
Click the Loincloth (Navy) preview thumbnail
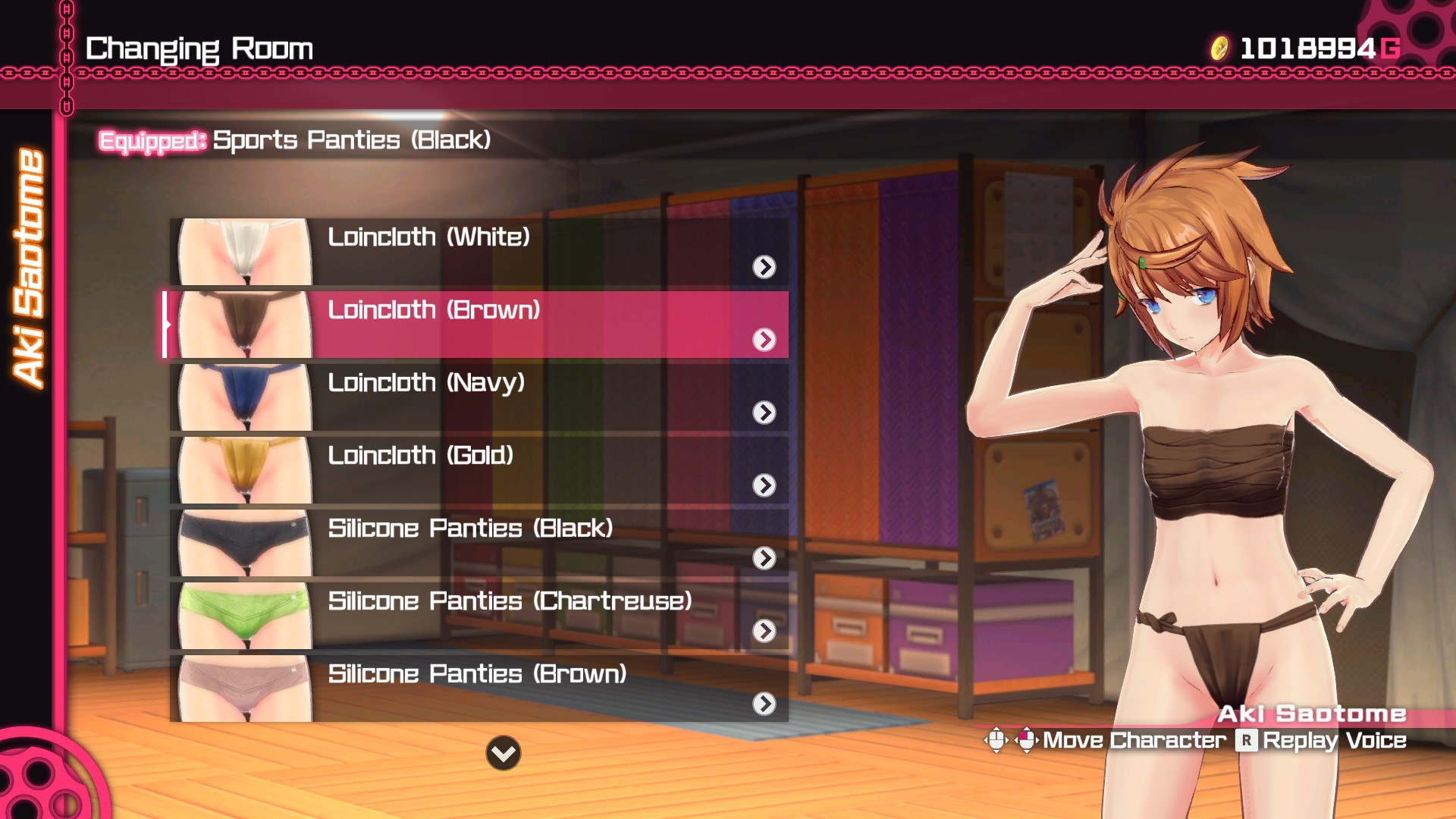[241, 397]
